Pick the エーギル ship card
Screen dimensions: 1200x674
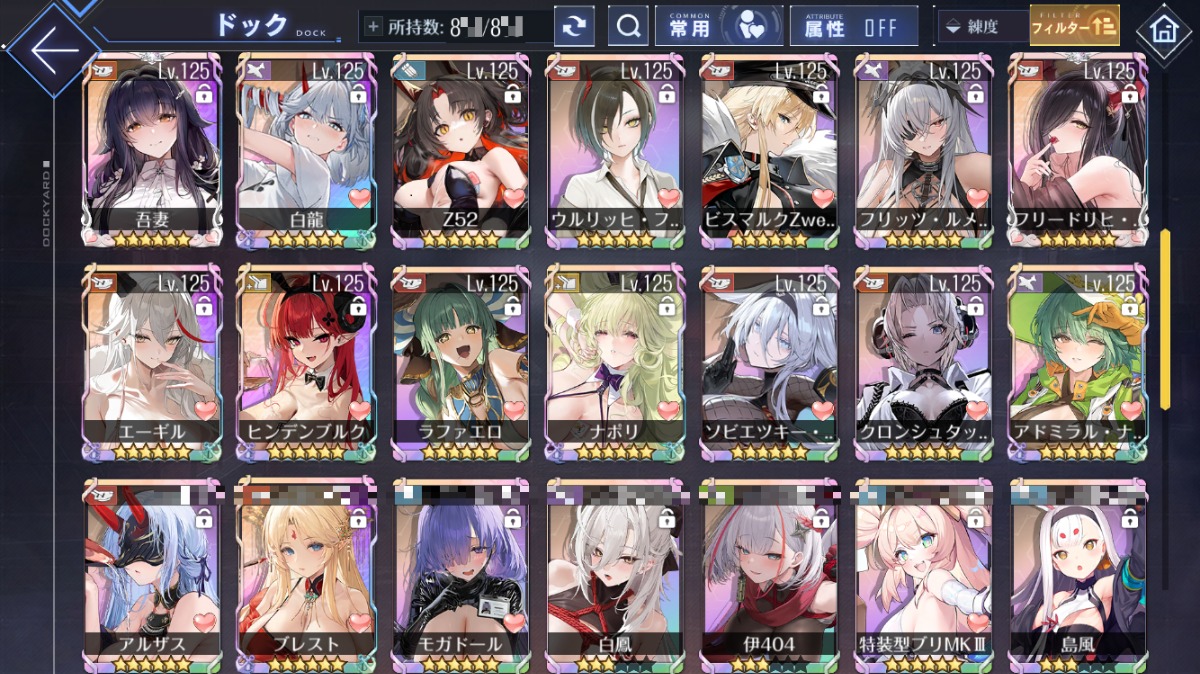pos(152,362)
